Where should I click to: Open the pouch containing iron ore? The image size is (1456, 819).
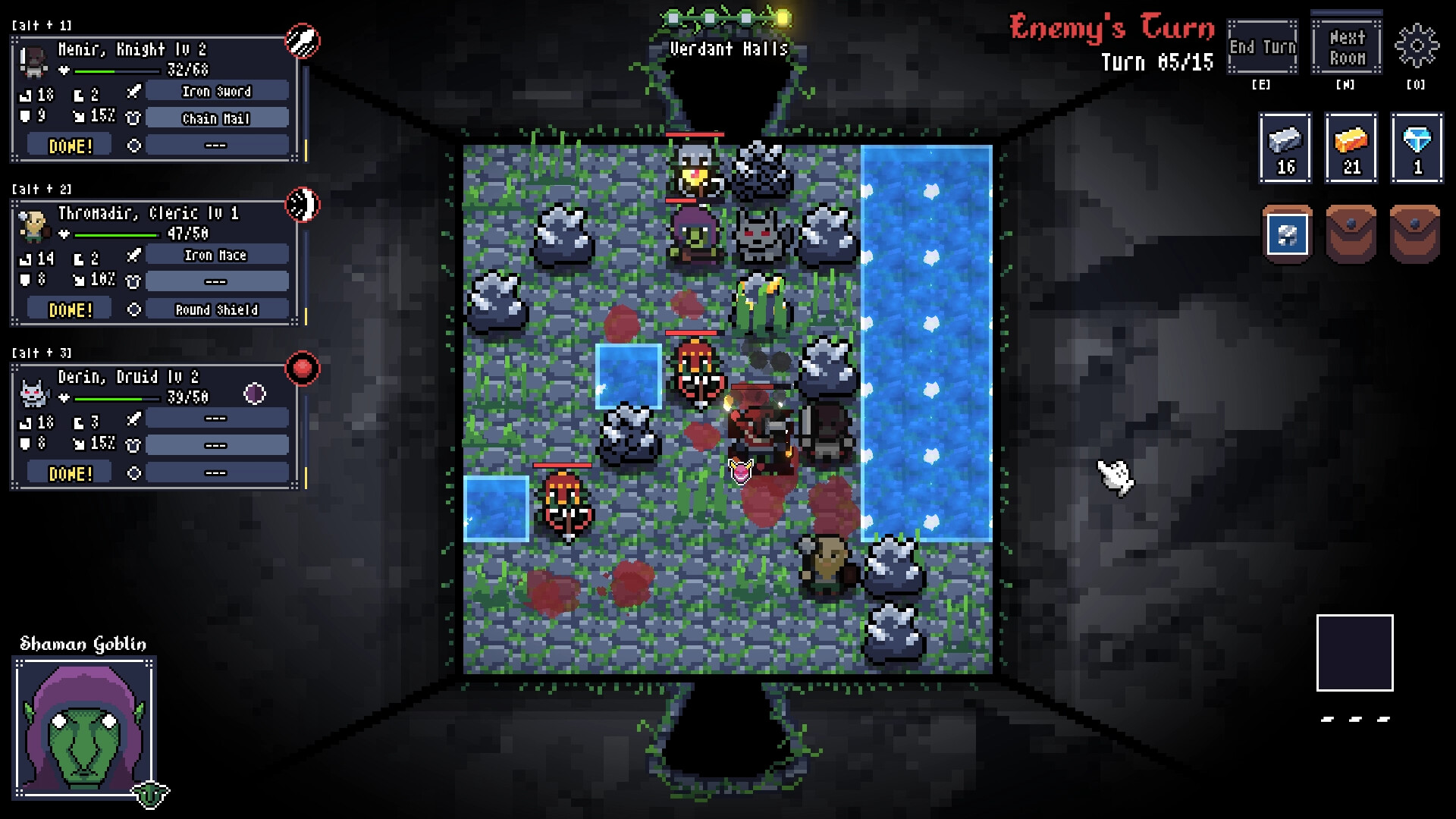1286,235
